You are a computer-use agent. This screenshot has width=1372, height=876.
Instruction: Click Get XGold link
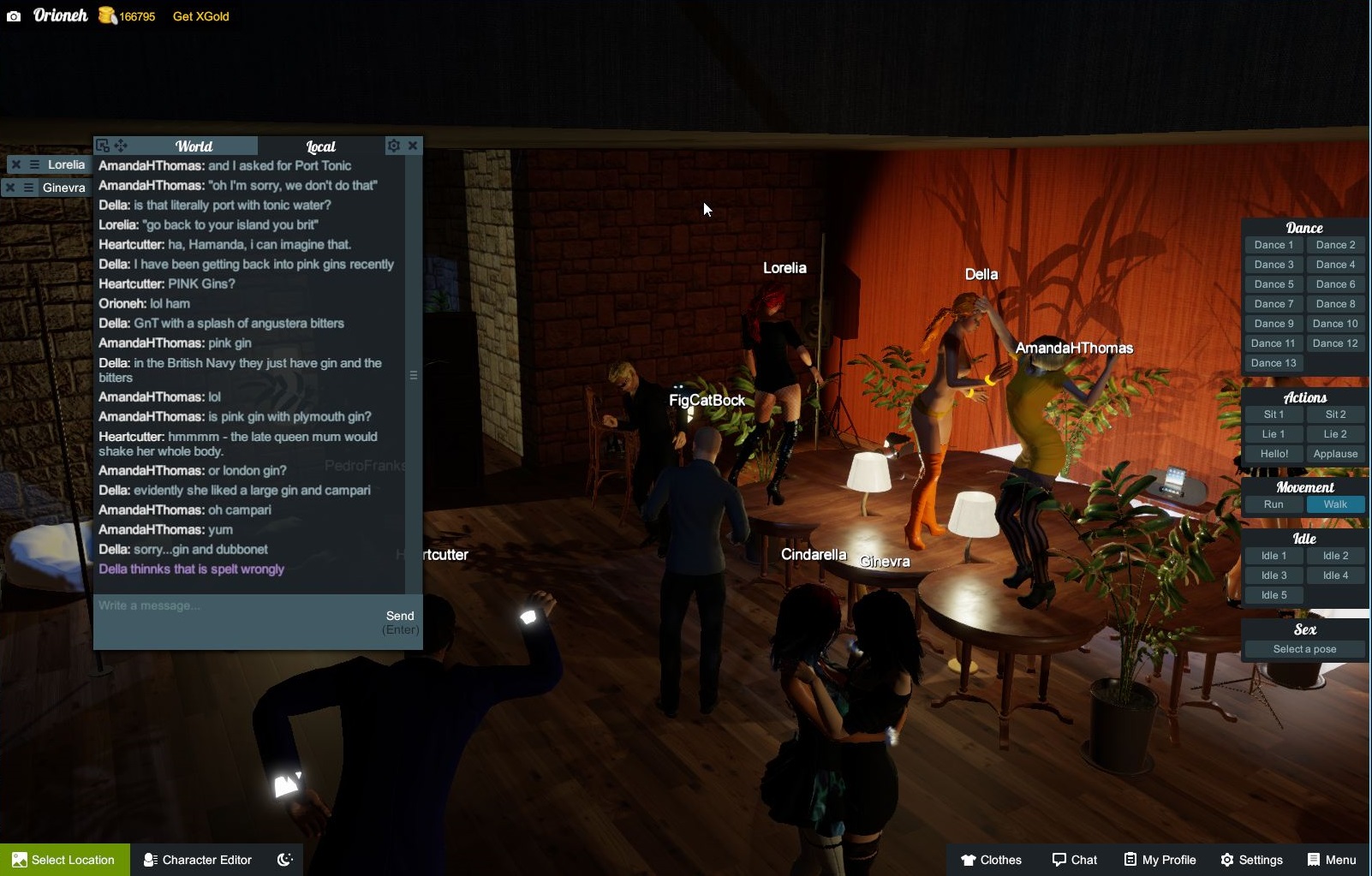coord(200,16)
